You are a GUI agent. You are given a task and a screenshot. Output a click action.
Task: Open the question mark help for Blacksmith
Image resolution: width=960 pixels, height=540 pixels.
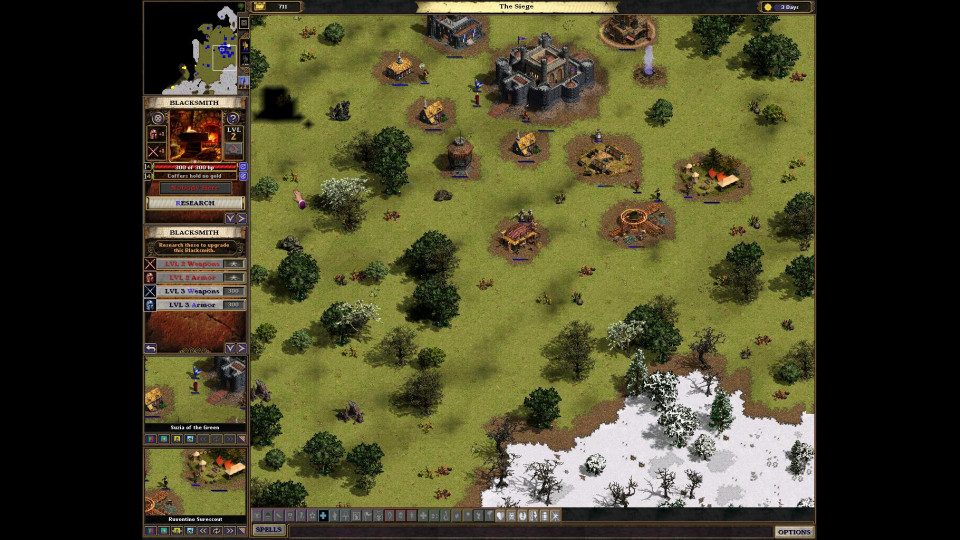click(233, 118)
